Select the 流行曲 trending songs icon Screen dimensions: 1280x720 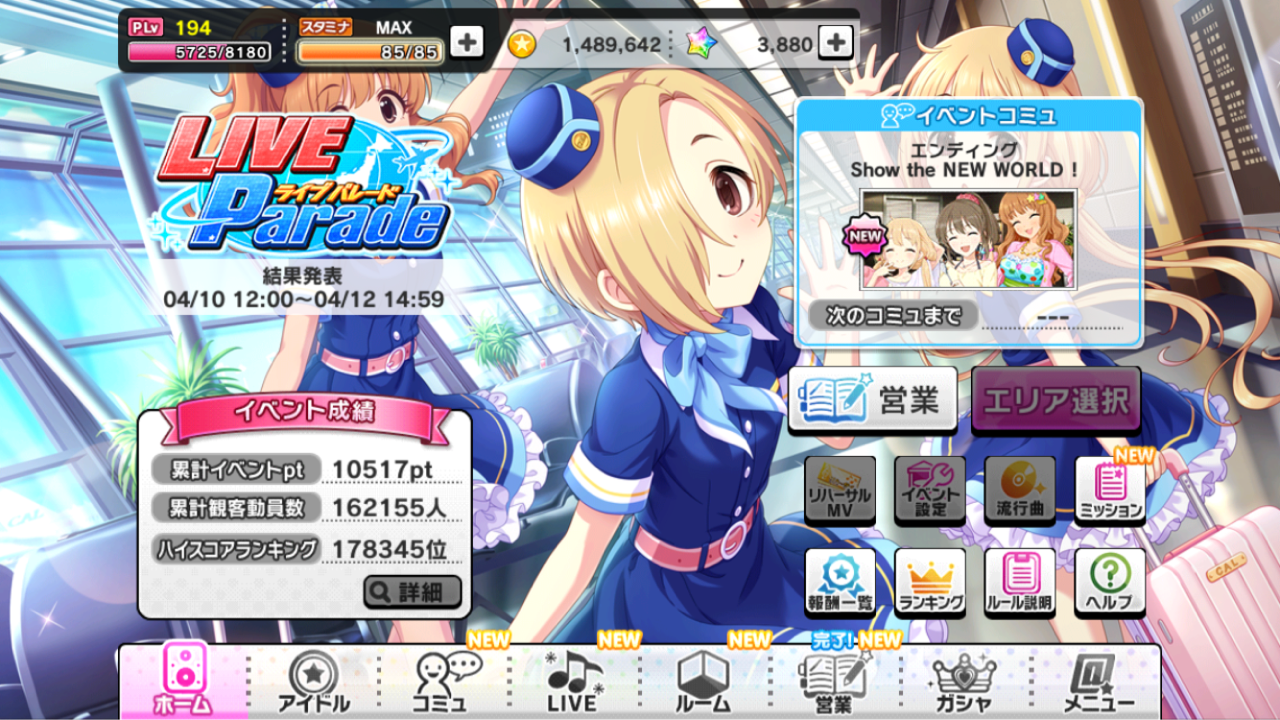click(1018, 491)
